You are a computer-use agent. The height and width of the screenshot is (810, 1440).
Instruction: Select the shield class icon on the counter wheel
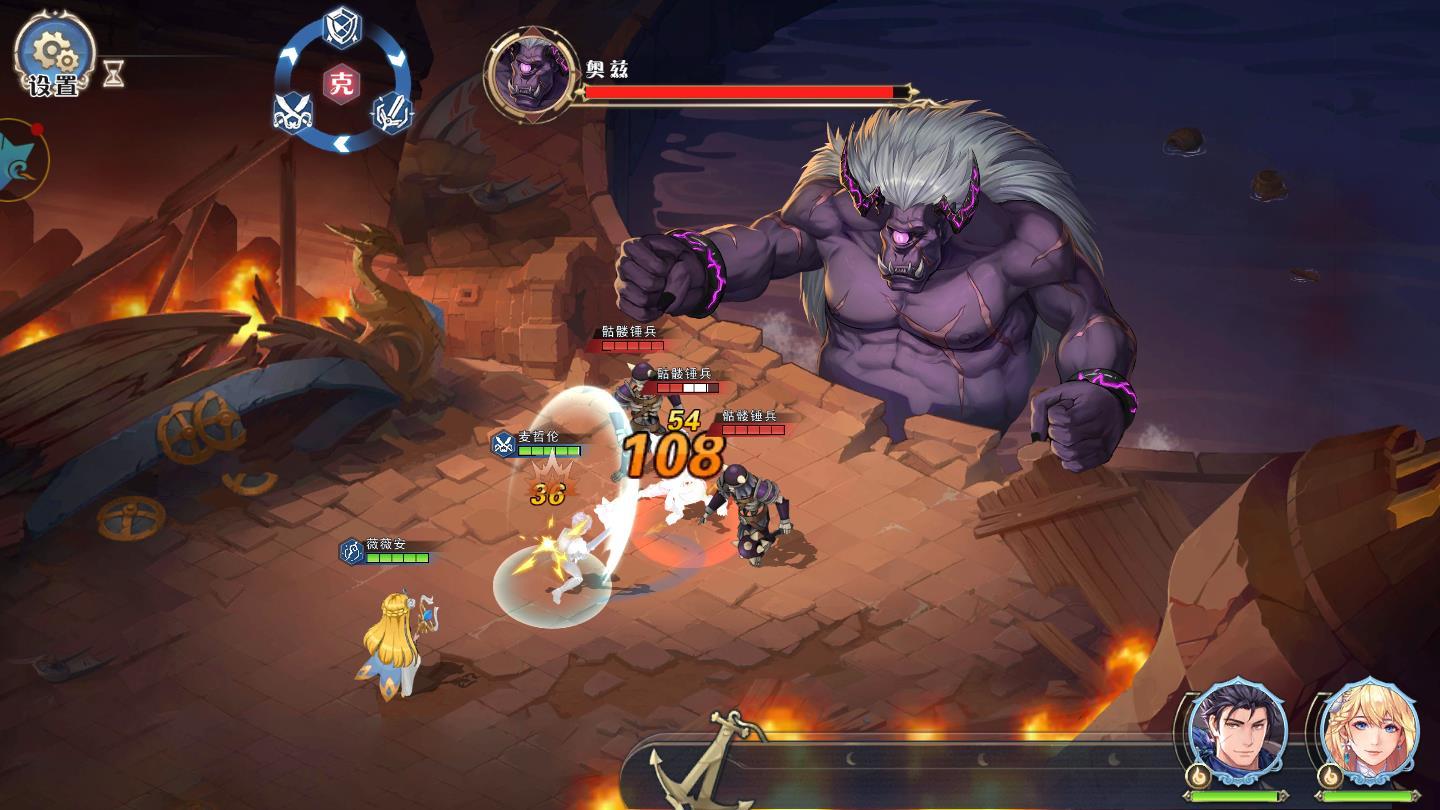pos(340,27)
